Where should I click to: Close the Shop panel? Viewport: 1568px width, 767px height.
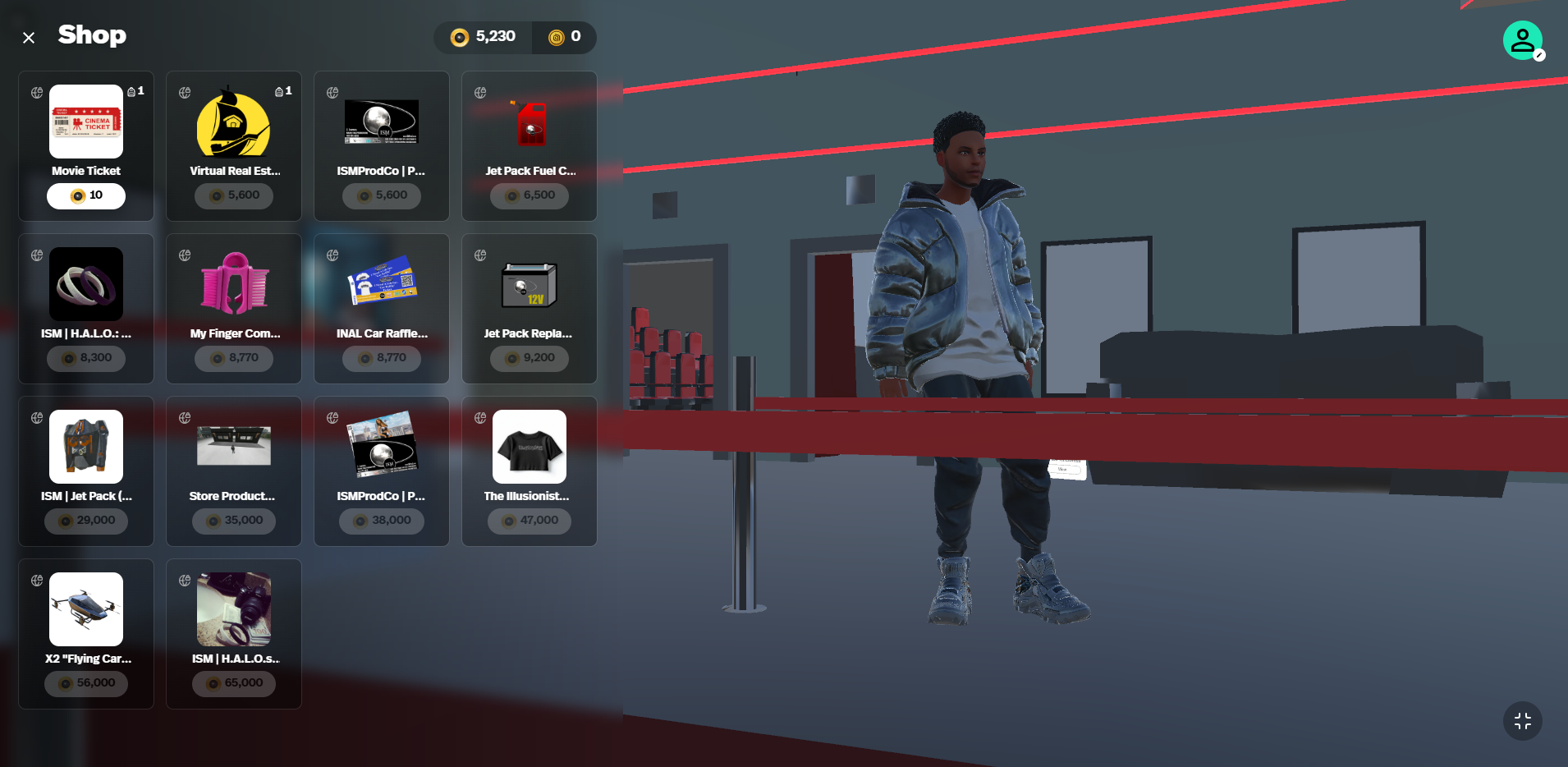(29, 38)
